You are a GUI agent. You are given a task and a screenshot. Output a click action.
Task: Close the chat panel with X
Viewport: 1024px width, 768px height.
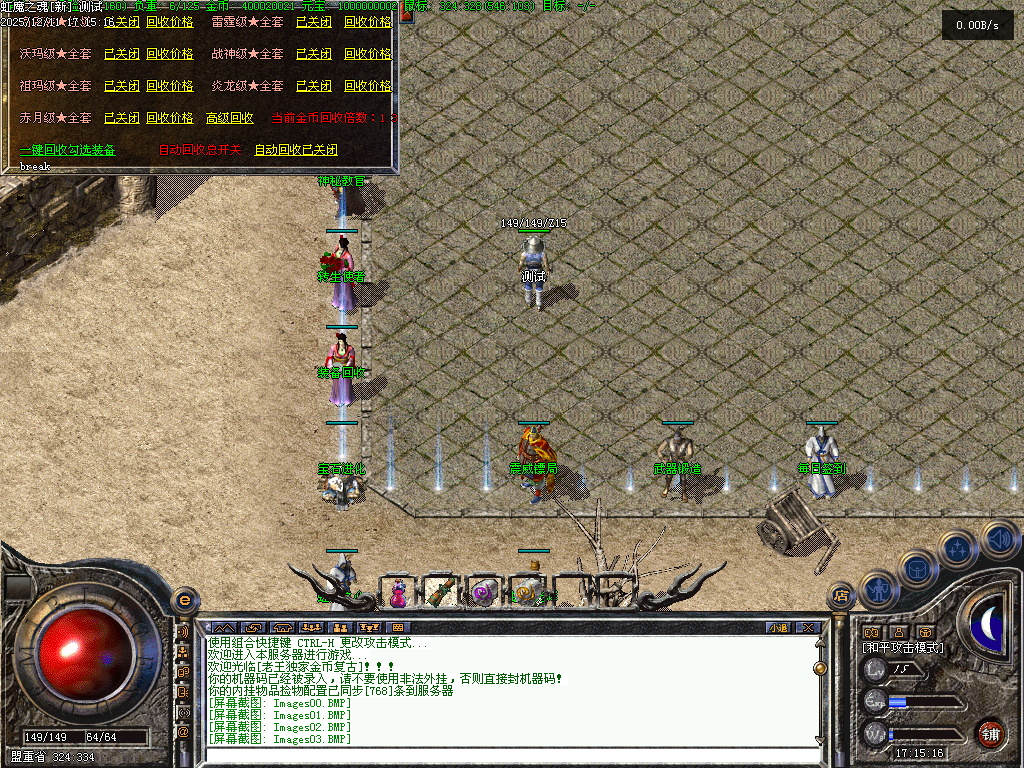[x=807, y=627]
